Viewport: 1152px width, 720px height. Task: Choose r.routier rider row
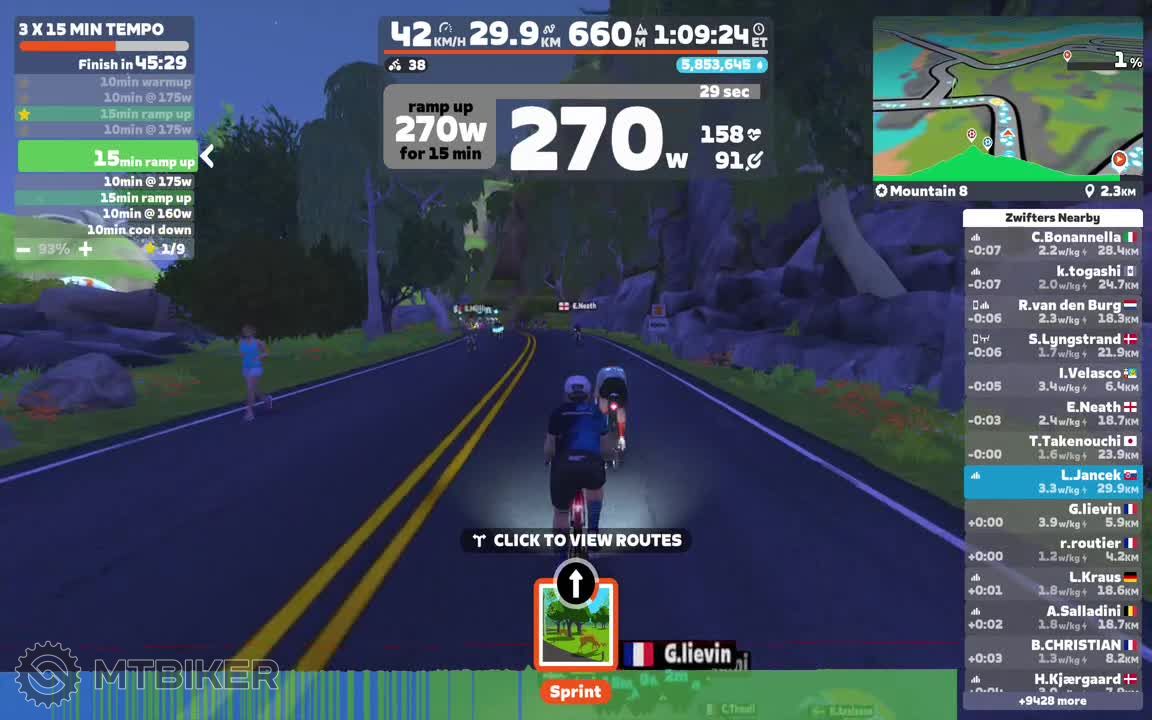1052,550
